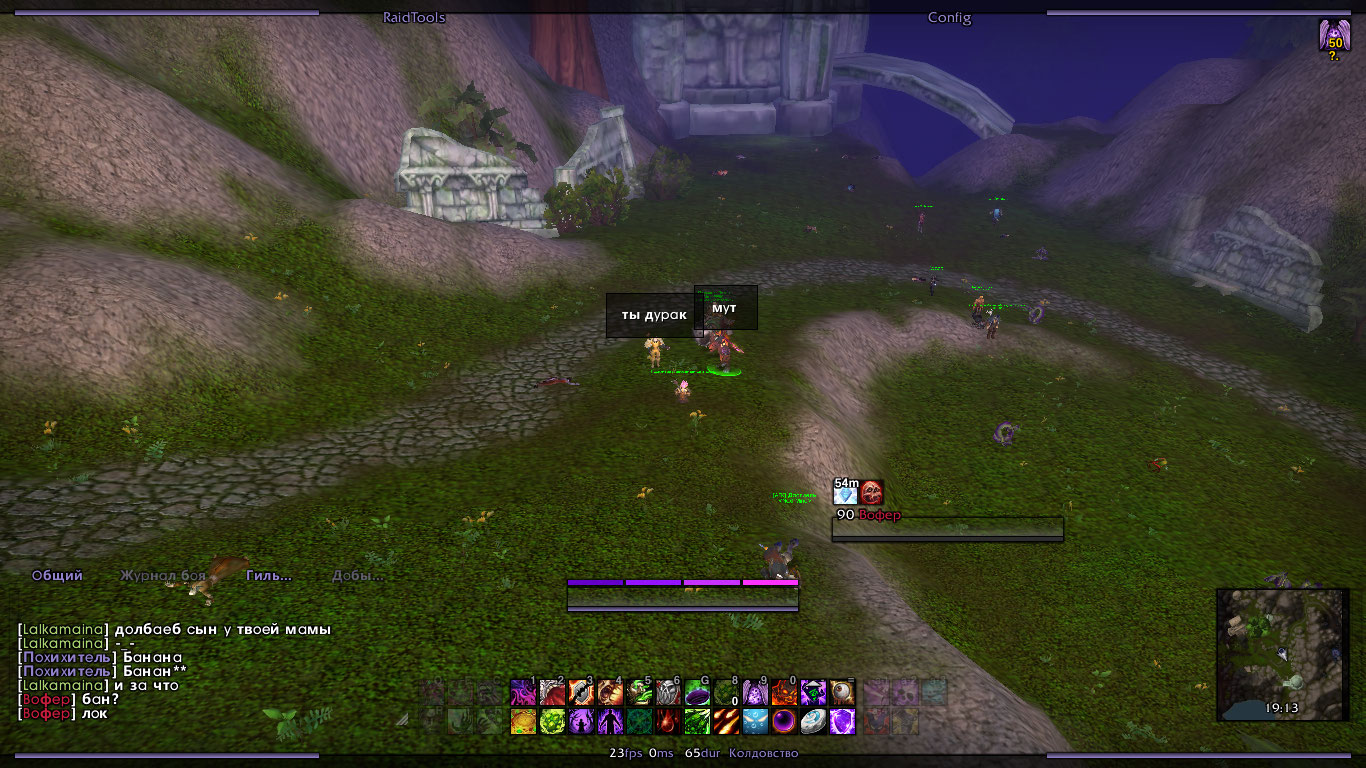The width and height of the screenshot is (1366, 768).
Task: Open the Config menu
Action: [x=949, y=17]
